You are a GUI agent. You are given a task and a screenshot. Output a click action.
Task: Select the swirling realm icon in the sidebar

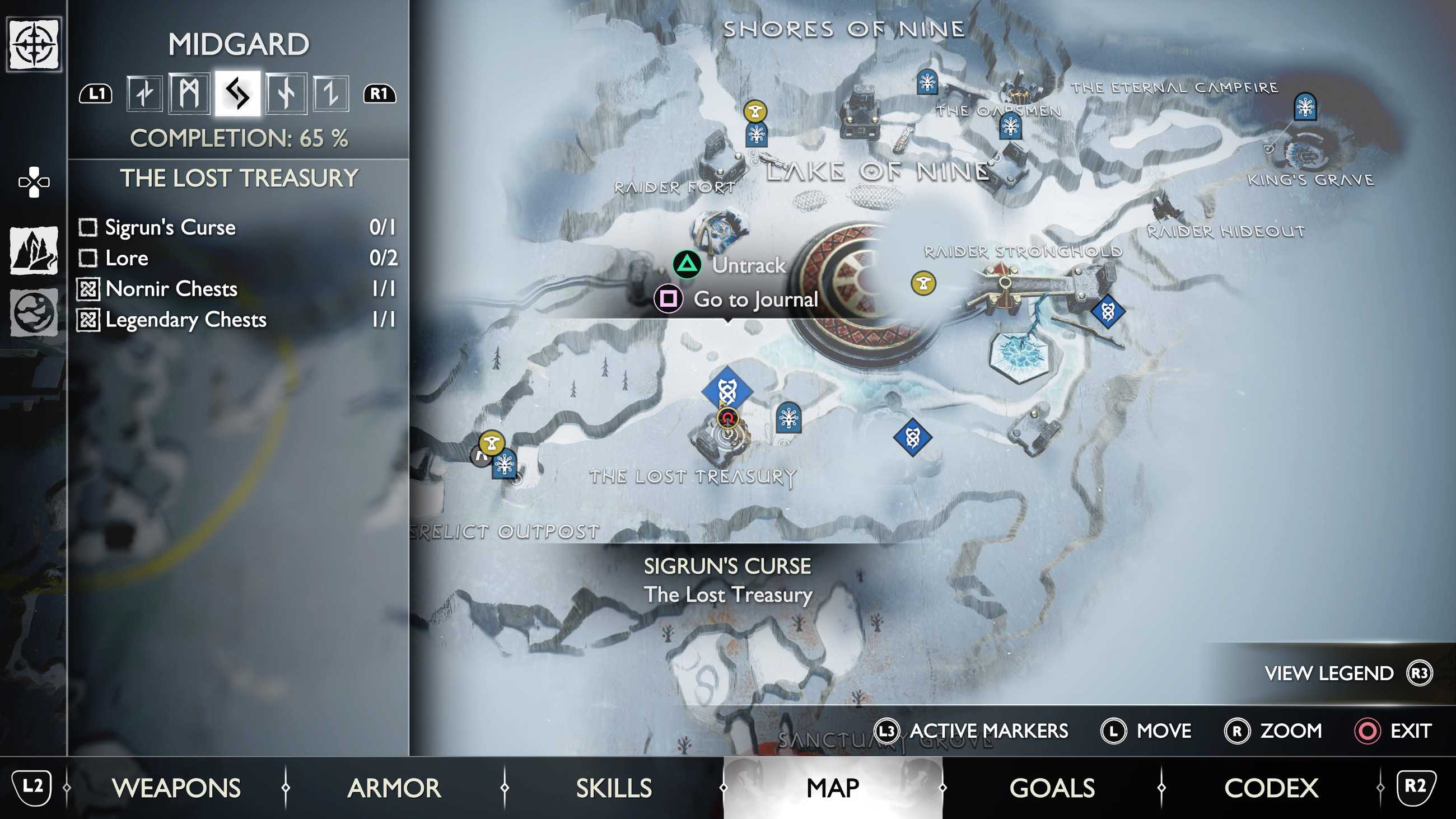(x=34, y=312)
